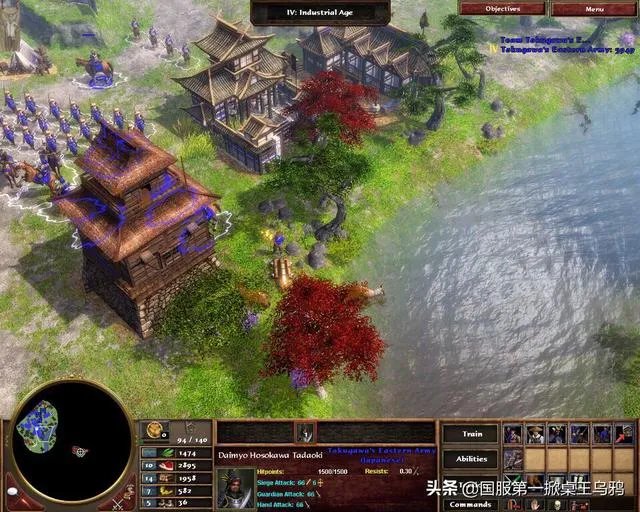Select the home city shipment icon
Viewport: 640px width, 512px height.
[x=156, y=431]
